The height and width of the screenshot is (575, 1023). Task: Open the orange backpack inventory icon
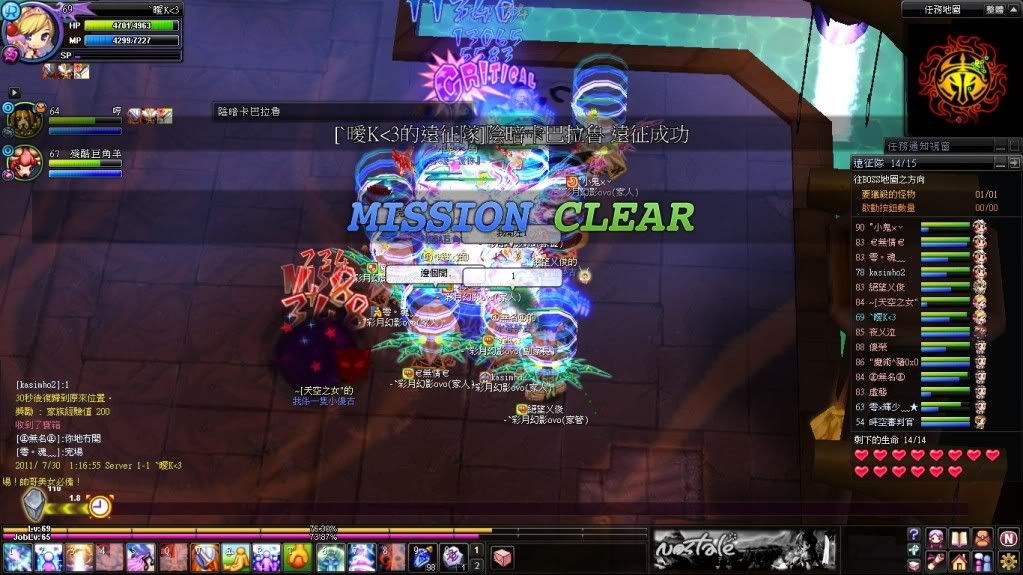click(x=983, y=537)
